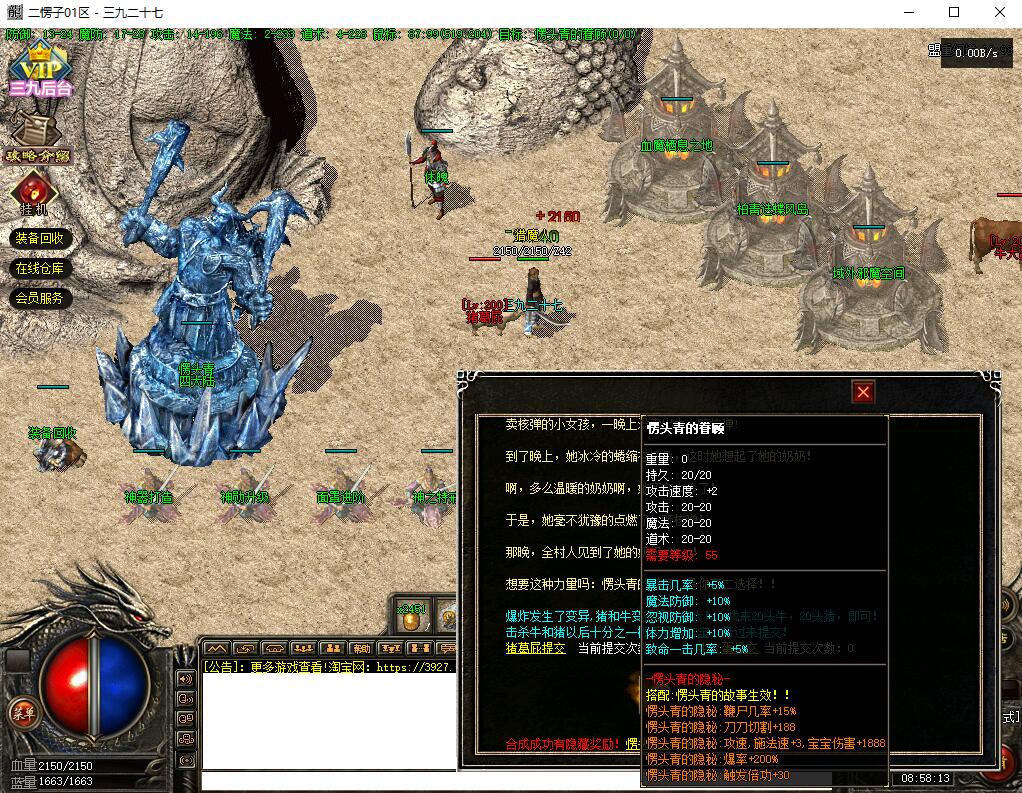Close the game window

point(999,13)
